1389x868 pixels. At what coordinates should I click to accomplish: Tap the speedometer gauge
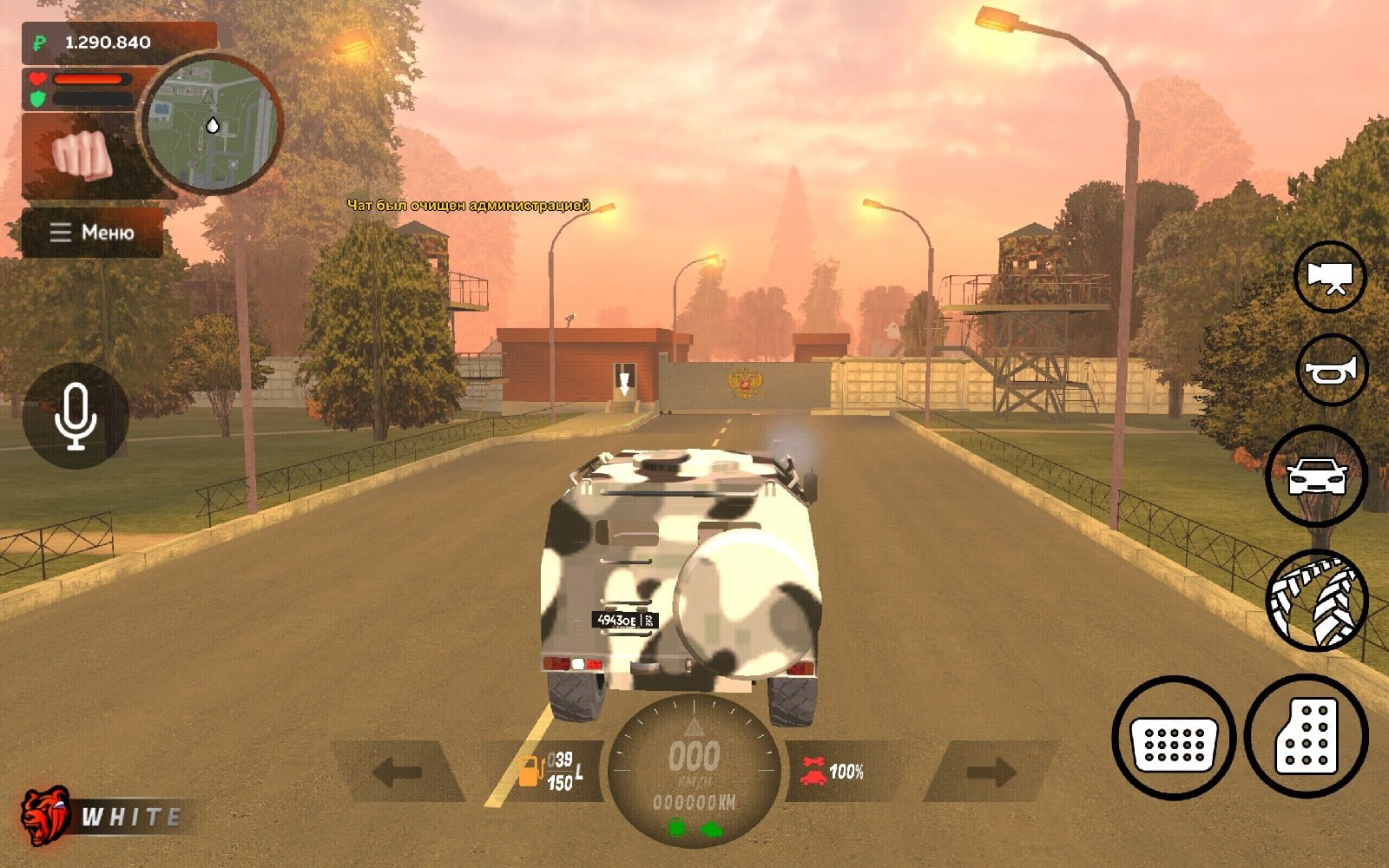tap(693, 768)
